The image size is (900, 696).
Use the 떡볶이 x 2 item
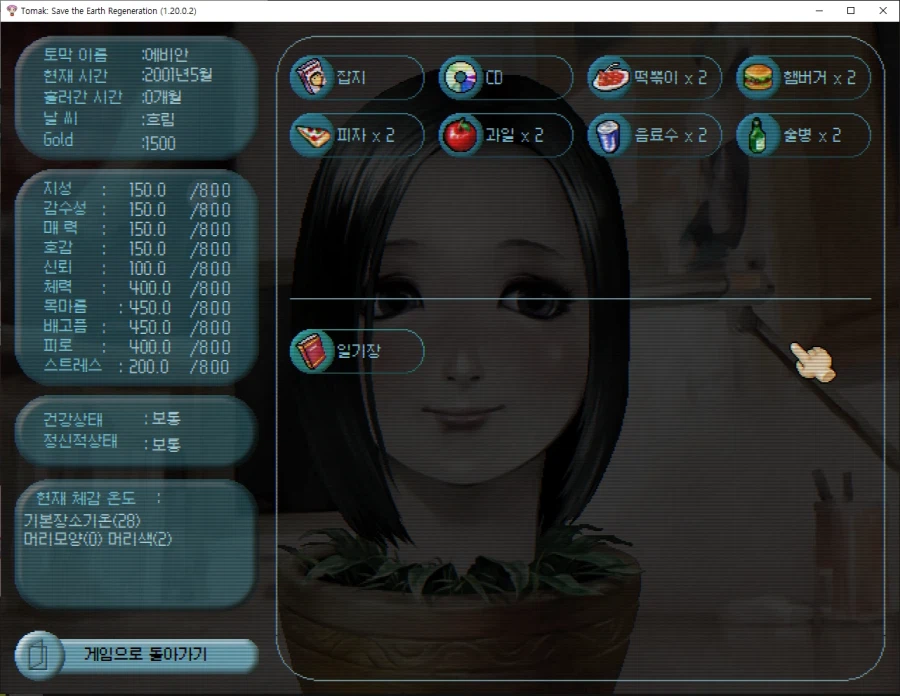pos(654,78)
